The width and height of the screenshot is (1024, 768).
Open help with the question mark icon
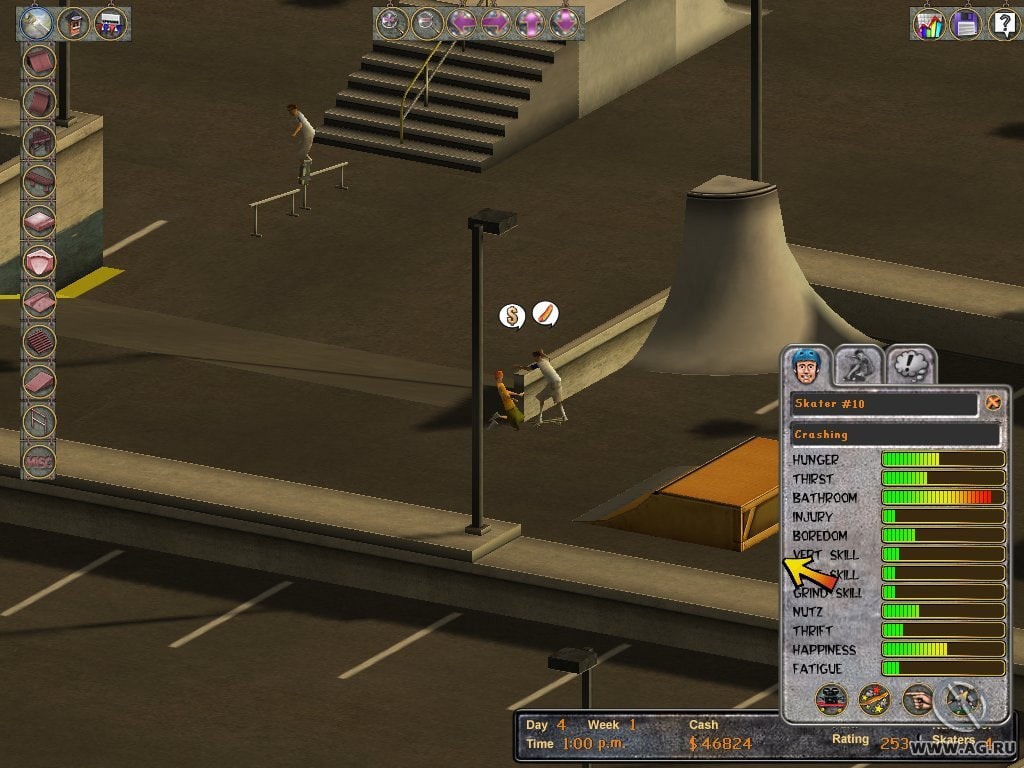1002,24
